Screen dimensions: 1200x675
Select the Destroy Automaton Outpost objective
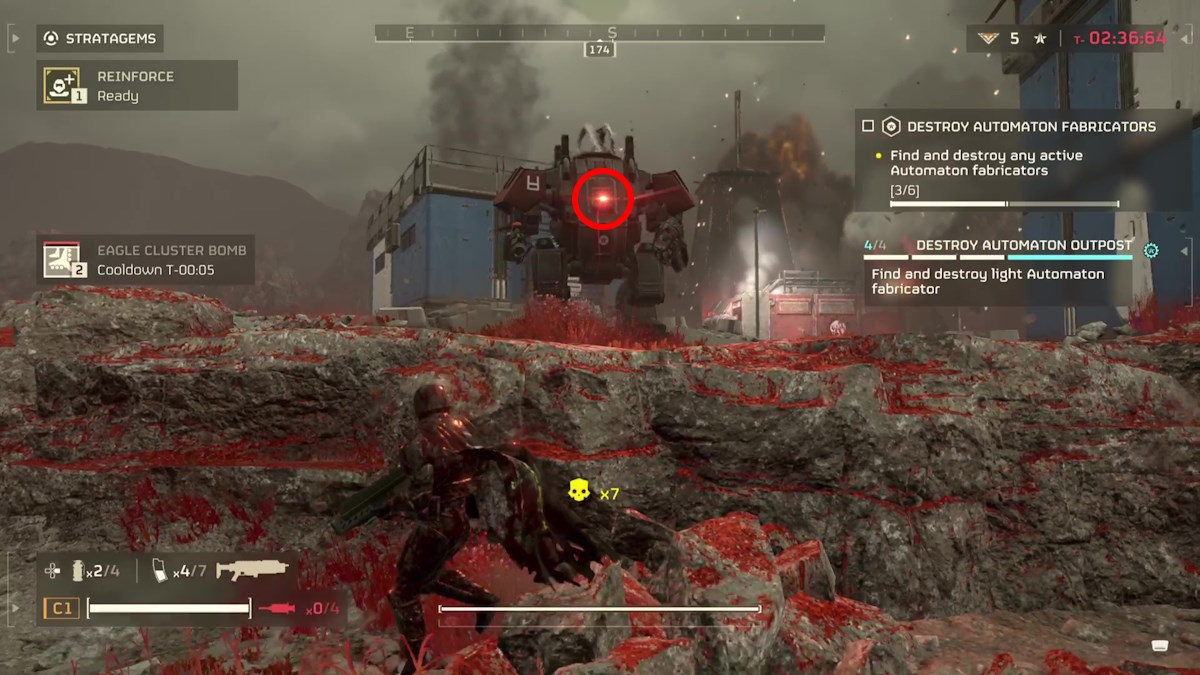(x=1024, y=246)
